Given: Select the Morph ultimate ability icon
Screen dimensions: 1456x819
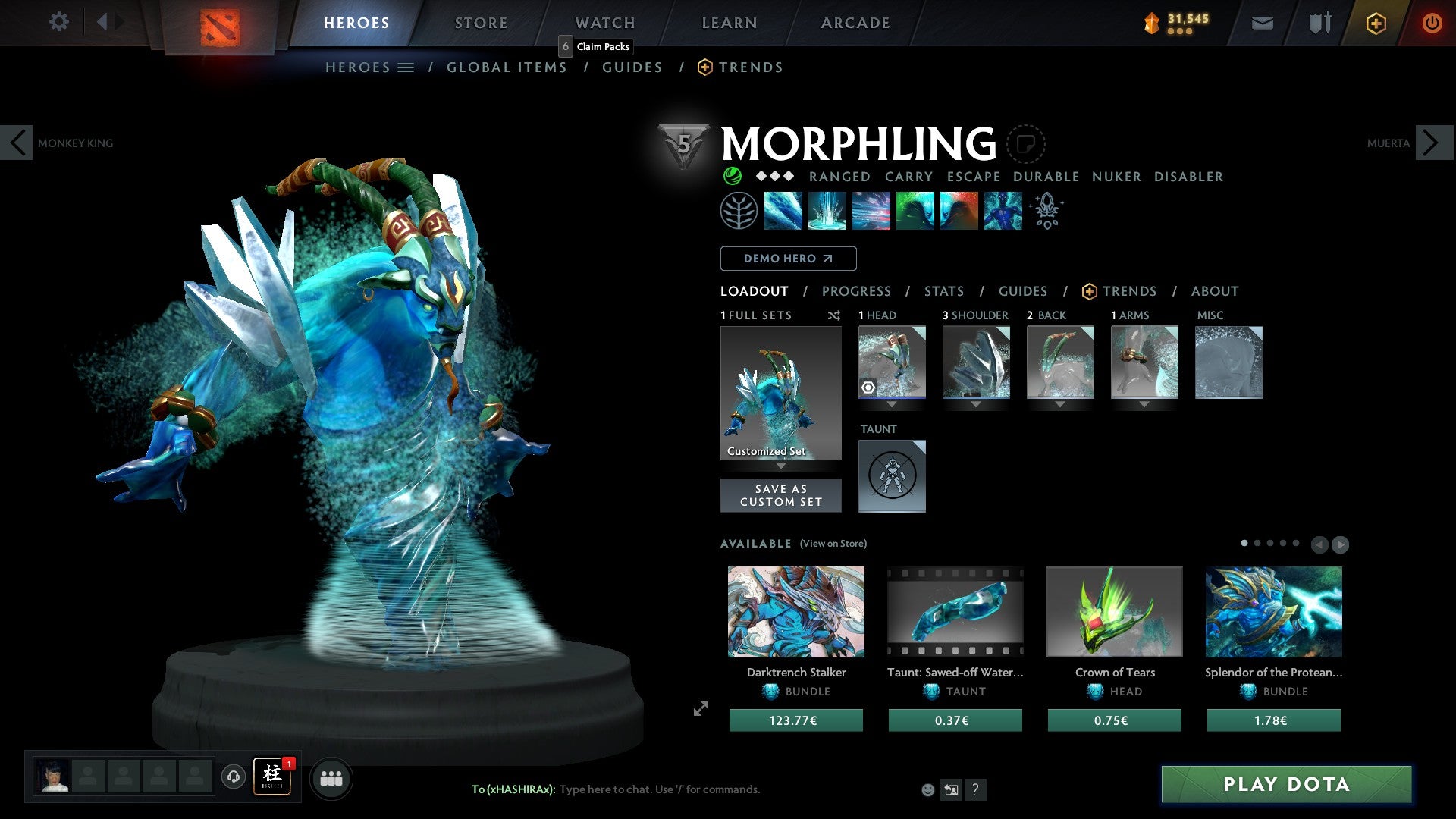Looking at the screenshot, I should [1002, 212].
